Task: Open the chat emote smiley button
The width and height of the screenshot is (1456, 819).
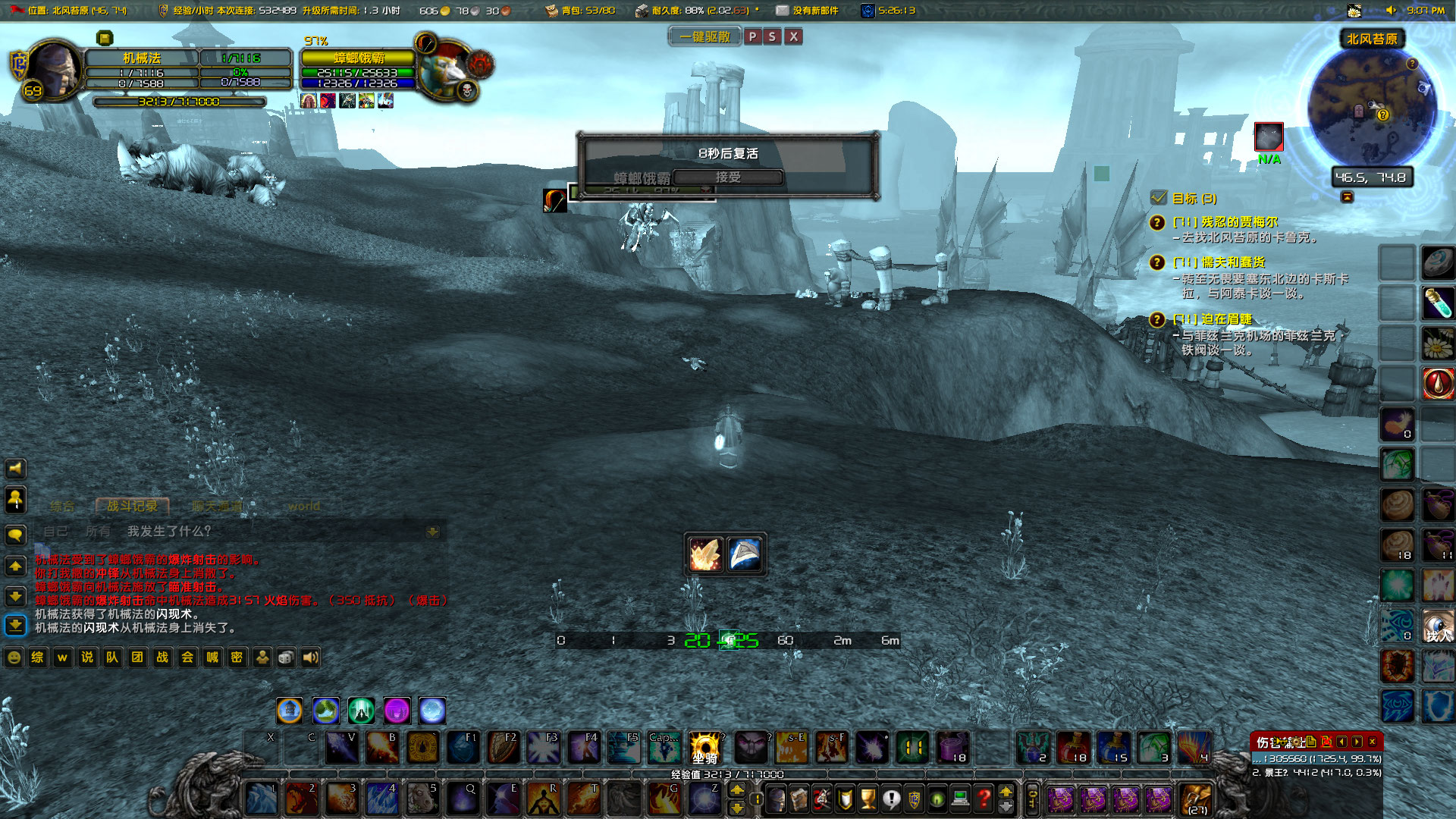Action: tap(14, 657)
